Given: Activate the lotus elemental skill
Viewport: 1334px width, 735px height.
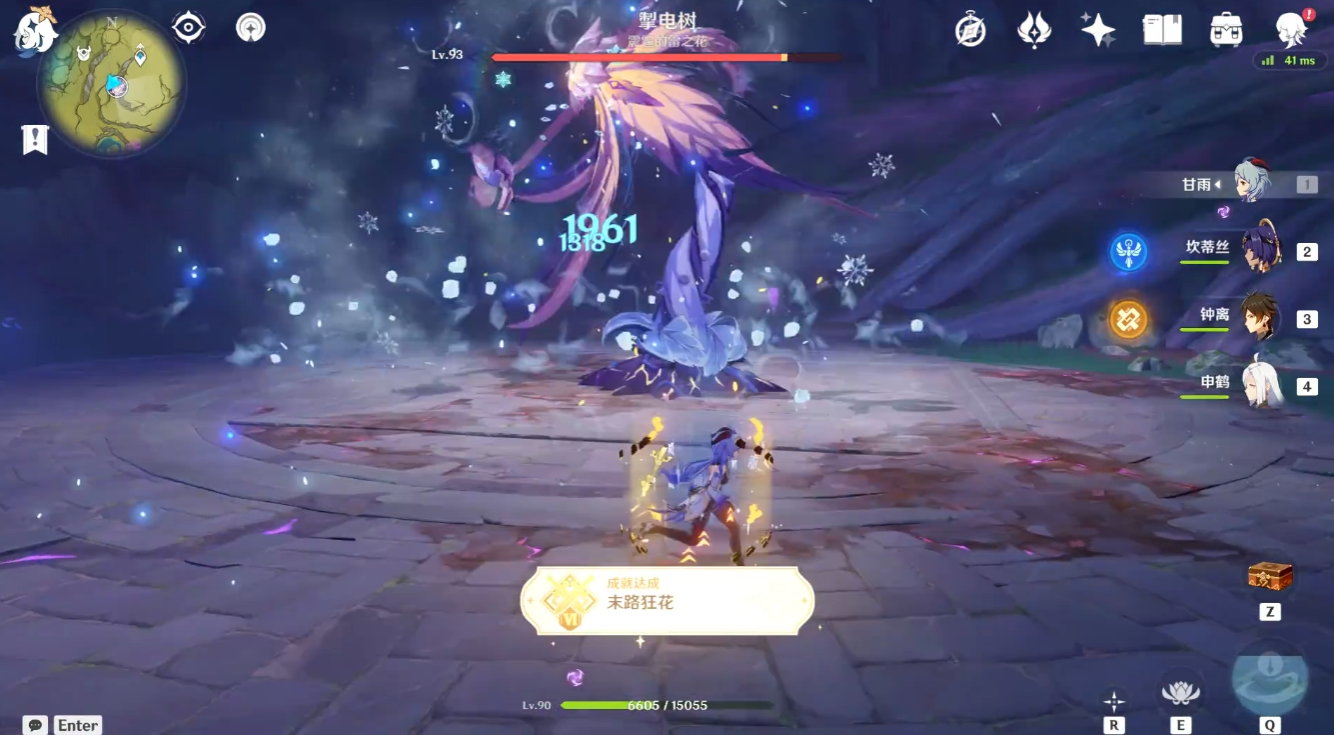Looking at the screenshot, I should 1180,690.
